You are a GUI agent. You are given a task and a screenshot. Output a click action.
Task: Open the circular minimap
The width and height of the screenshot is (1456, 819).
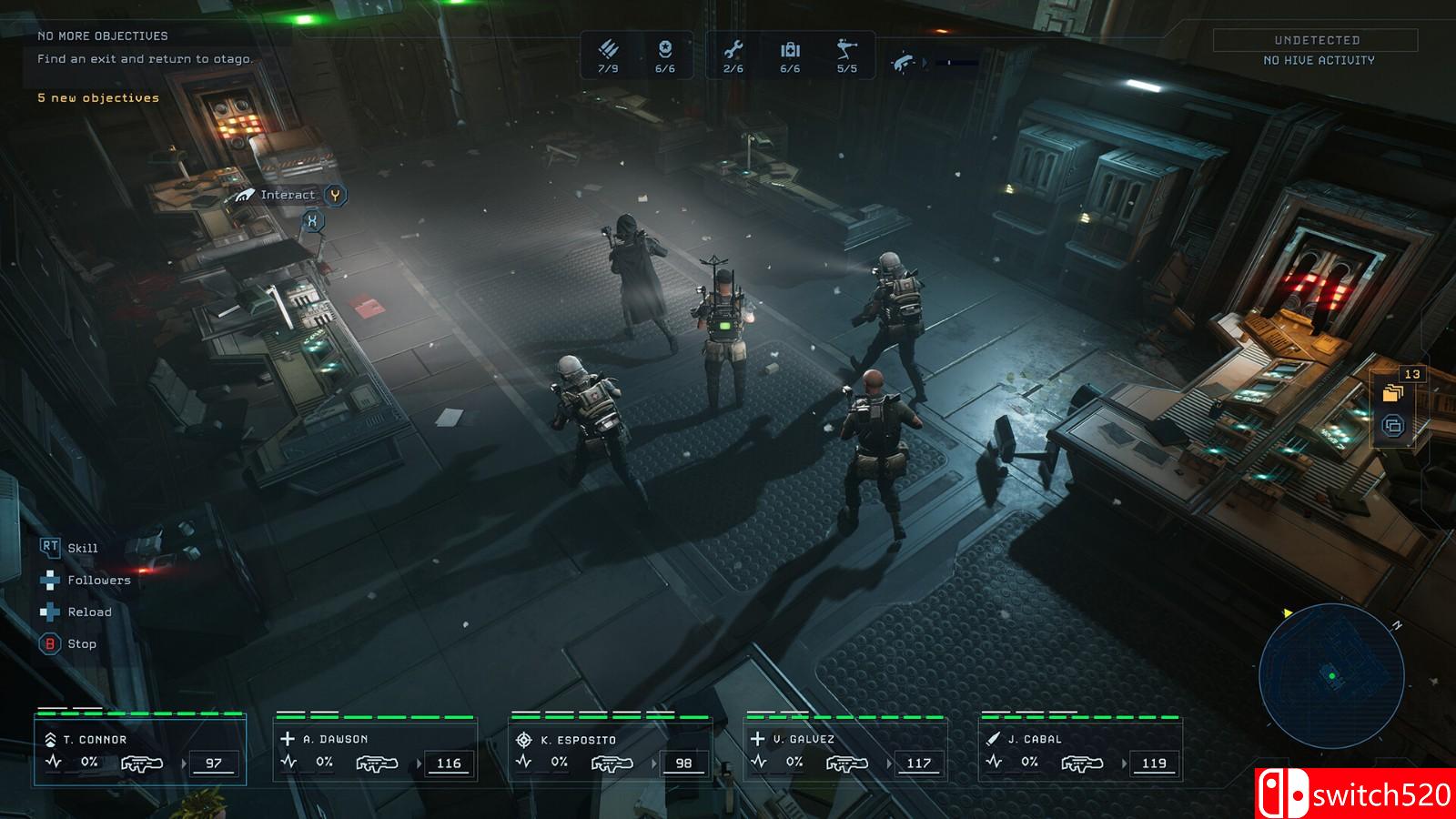[x=1331, y=675]
